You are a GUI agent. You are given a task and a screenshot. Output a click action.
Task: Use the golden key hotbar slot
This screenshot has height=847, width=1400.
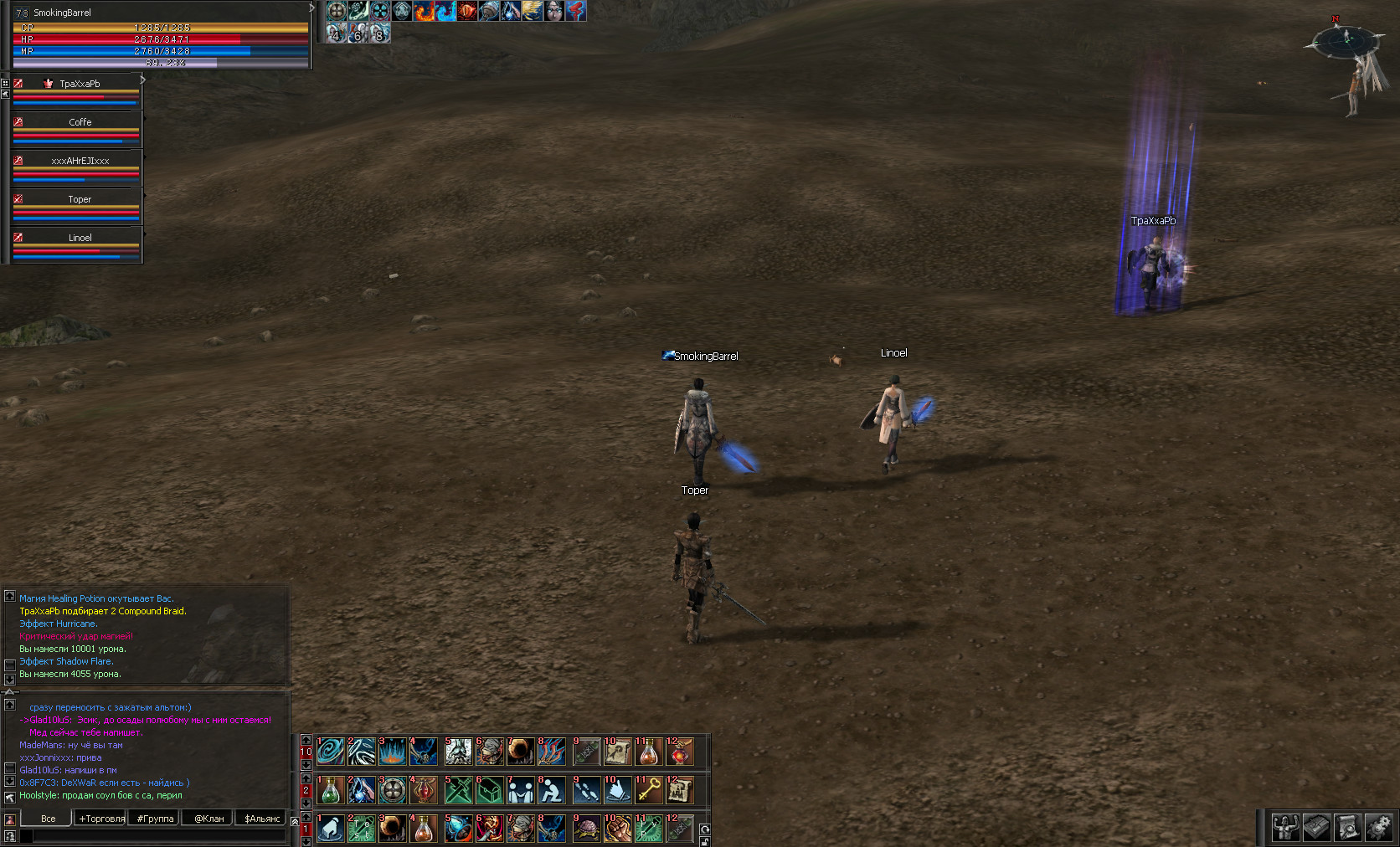point(649,789)
